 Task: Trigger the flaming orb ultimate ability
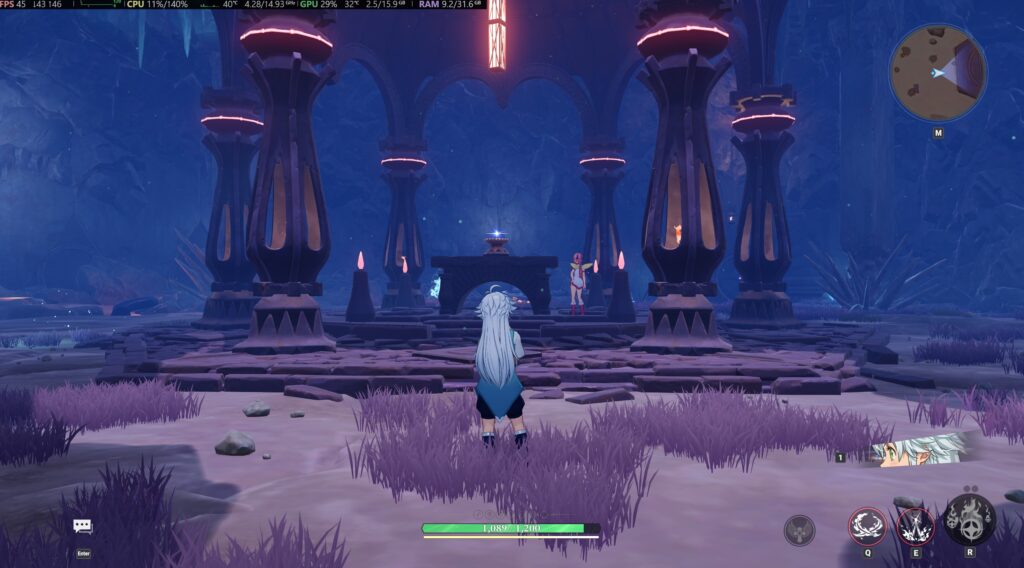pyautogui.click(x=969, y=521)
